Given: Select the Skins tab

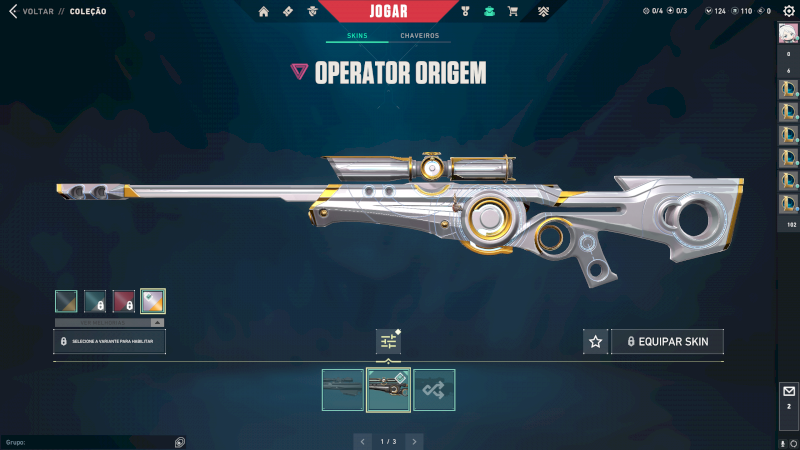Looking at the screenshot, I should [x=357, y=36].
